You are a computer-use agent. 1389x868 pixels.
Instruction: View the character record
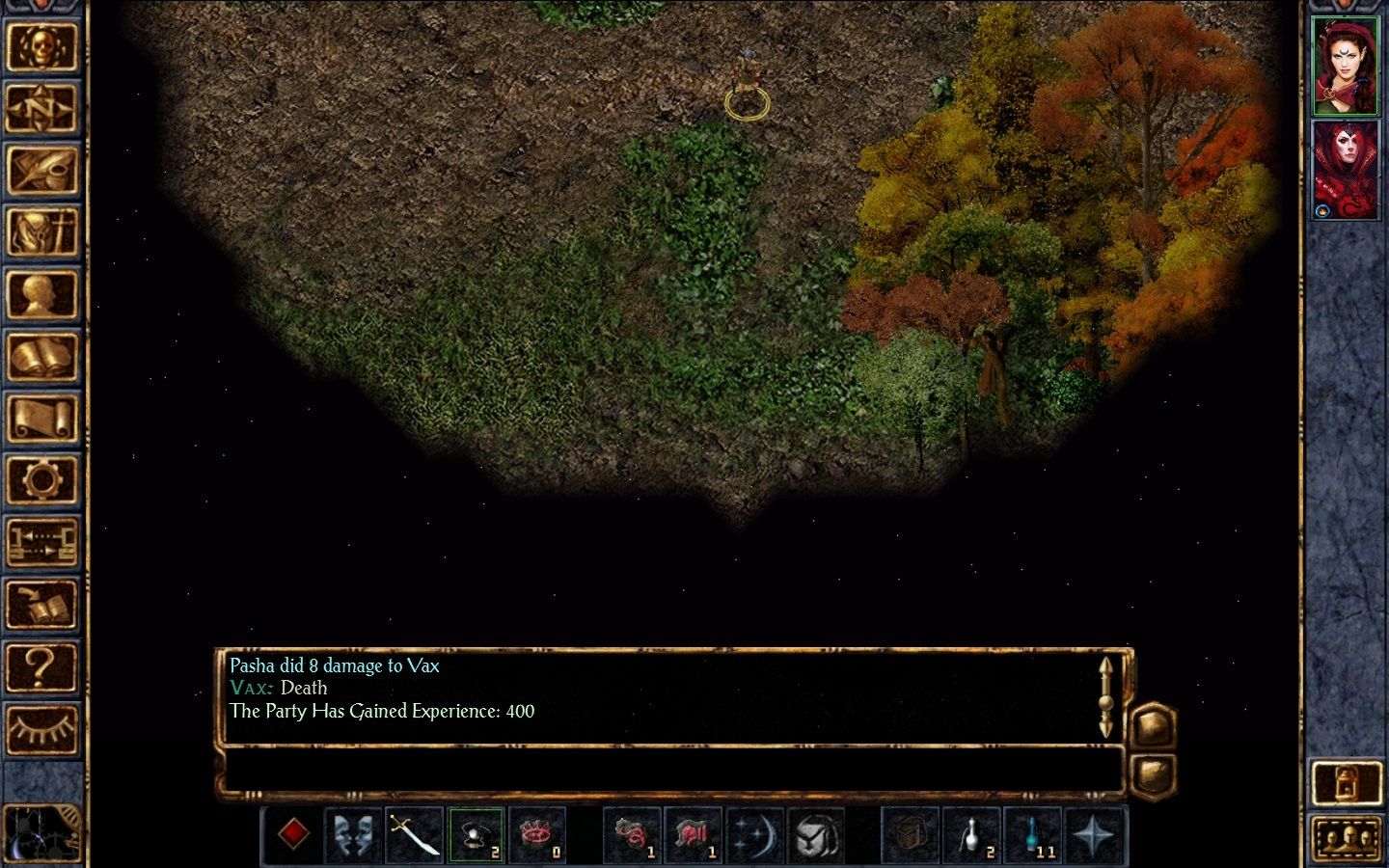click(x=43, y=294)
